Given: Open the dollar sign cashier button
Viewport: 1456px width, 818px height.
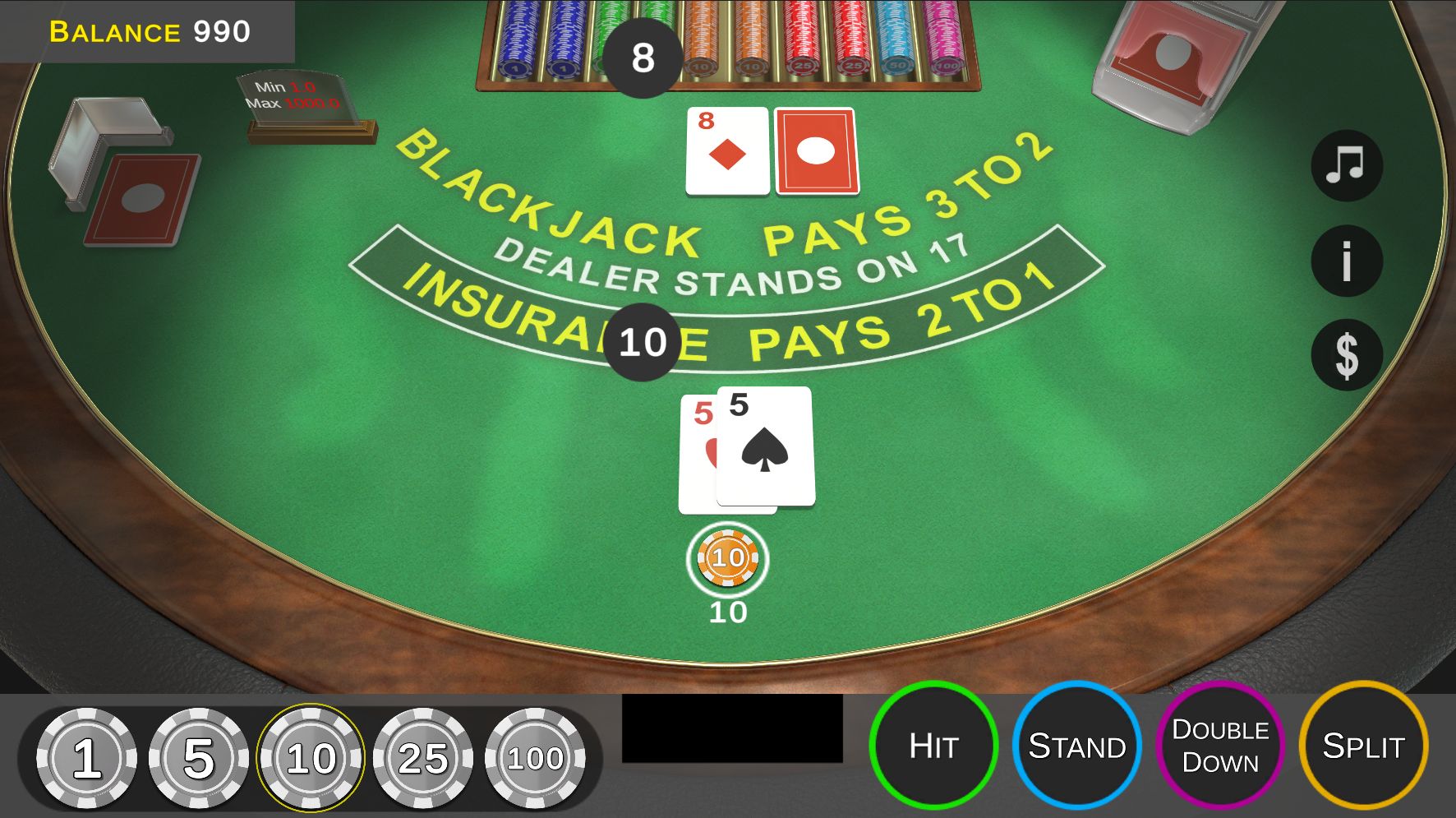Looking at the screenshot, I should [x=1346, y=355].
